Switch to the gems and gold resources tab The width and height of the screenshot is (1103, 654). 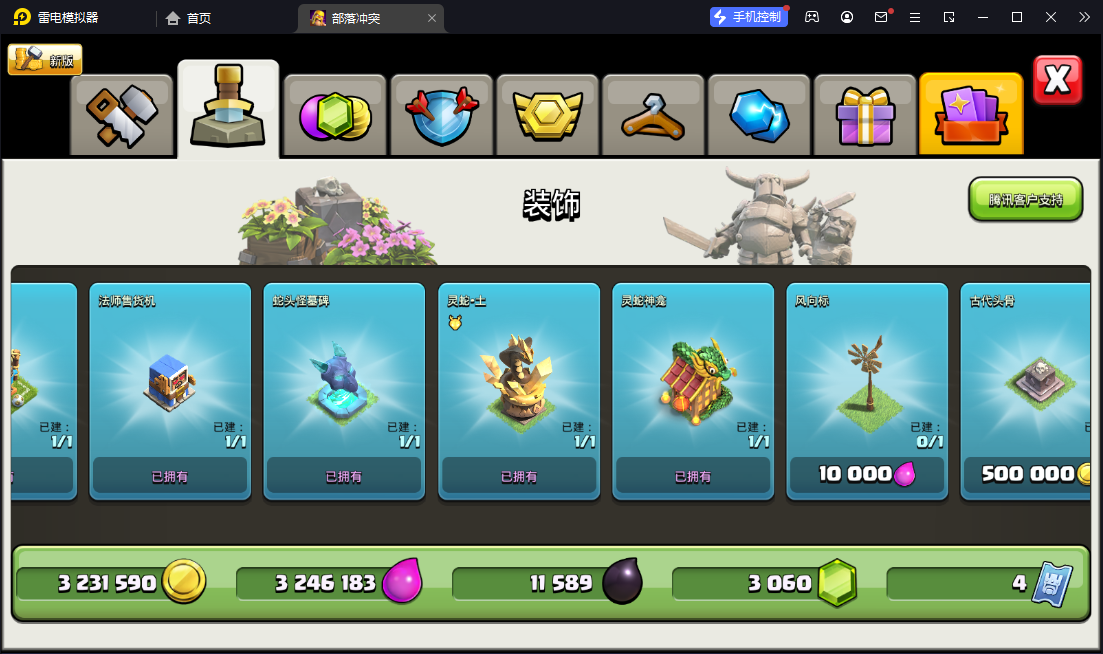coord(334,115)
